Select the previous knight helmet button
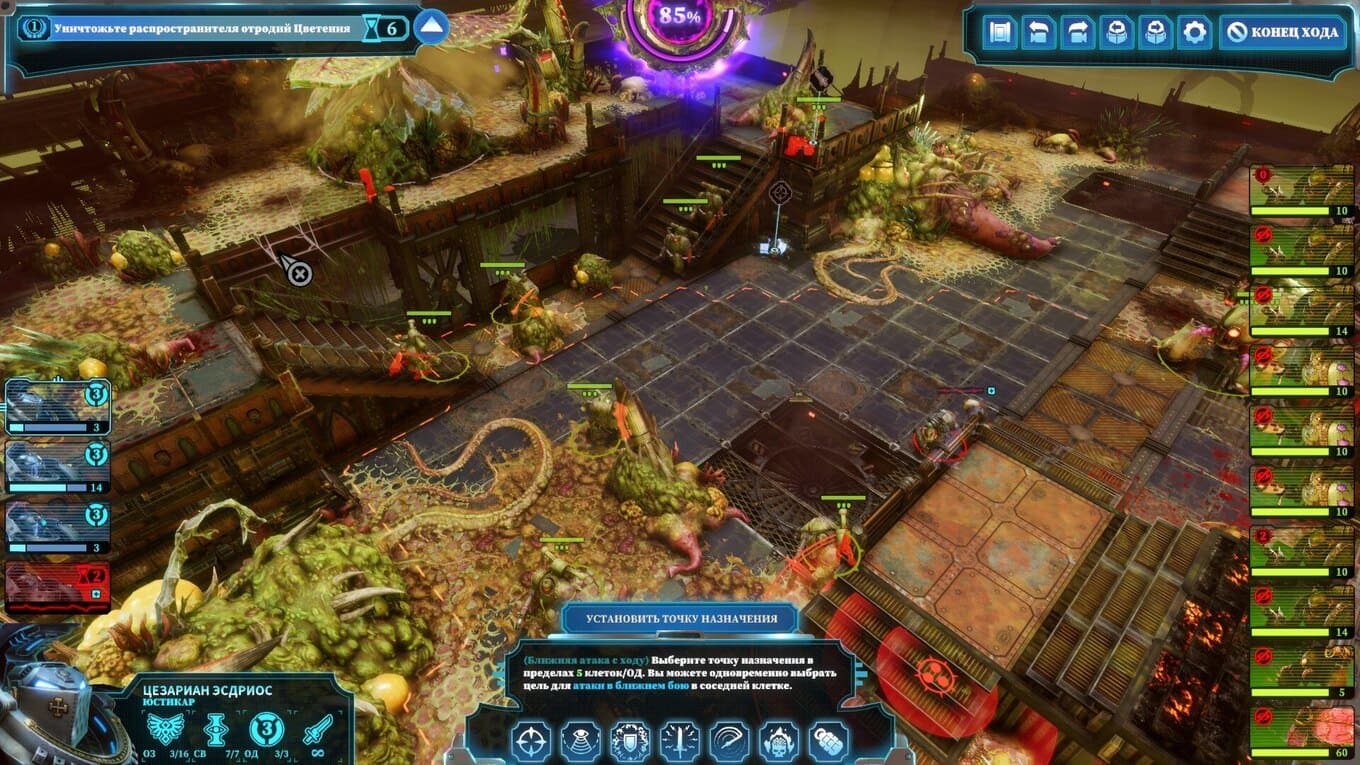Screen dimensions: 1360x765 [x=1116, y=33]
